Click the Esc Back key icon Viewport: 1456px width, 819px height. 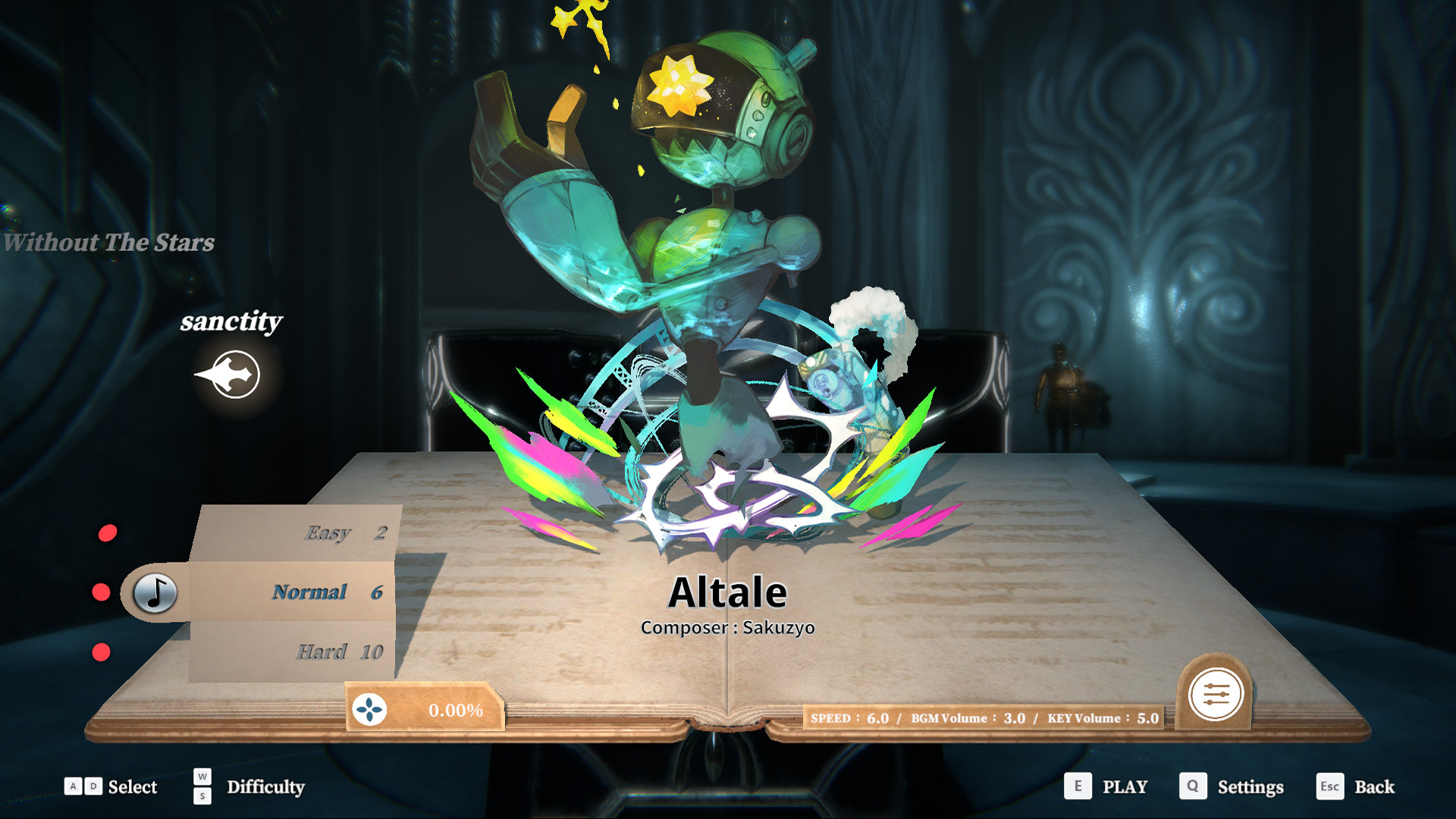1331,786
